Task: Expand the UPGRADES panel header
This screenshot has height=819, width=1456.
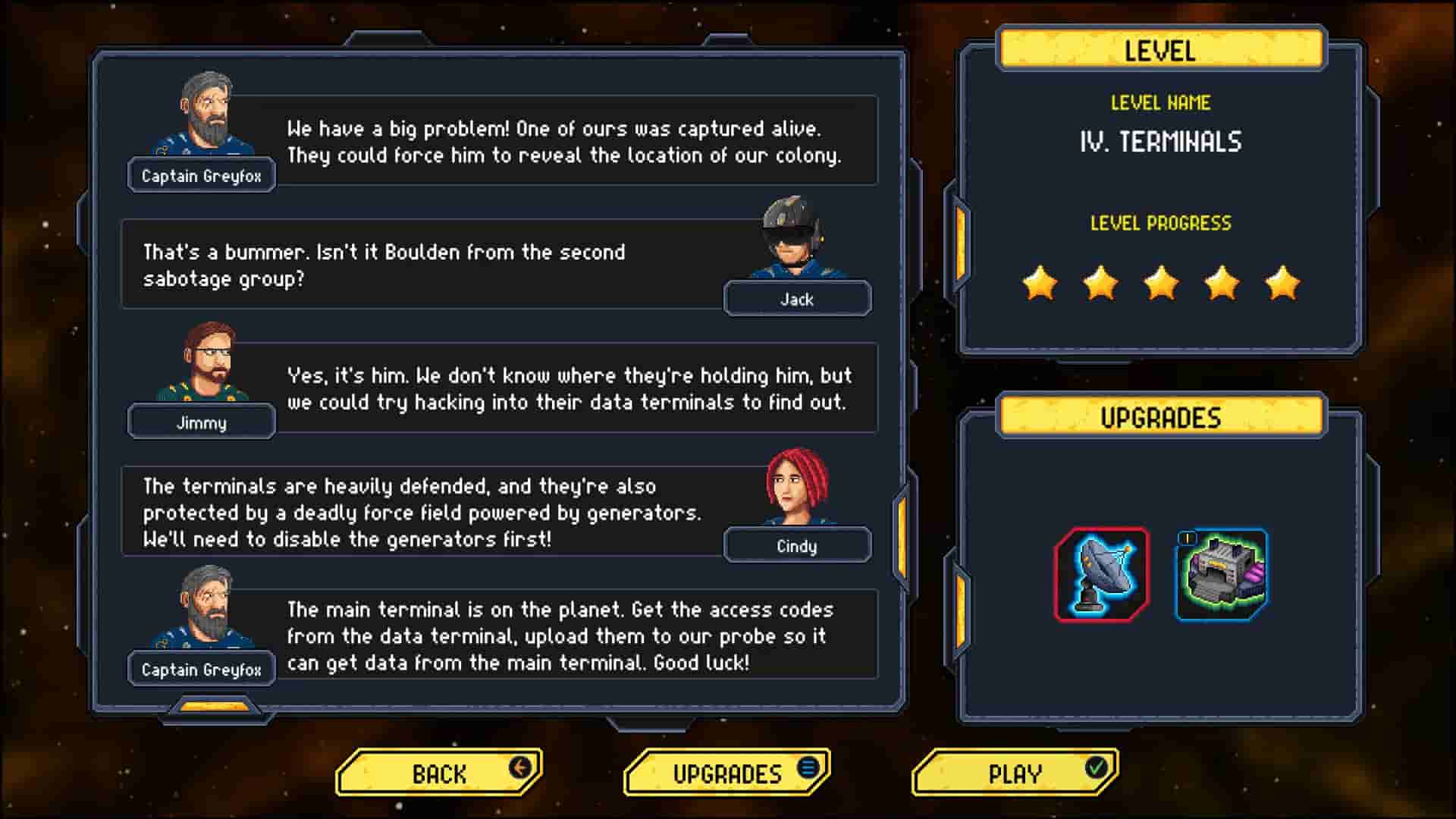Action: click(1160, 416)
